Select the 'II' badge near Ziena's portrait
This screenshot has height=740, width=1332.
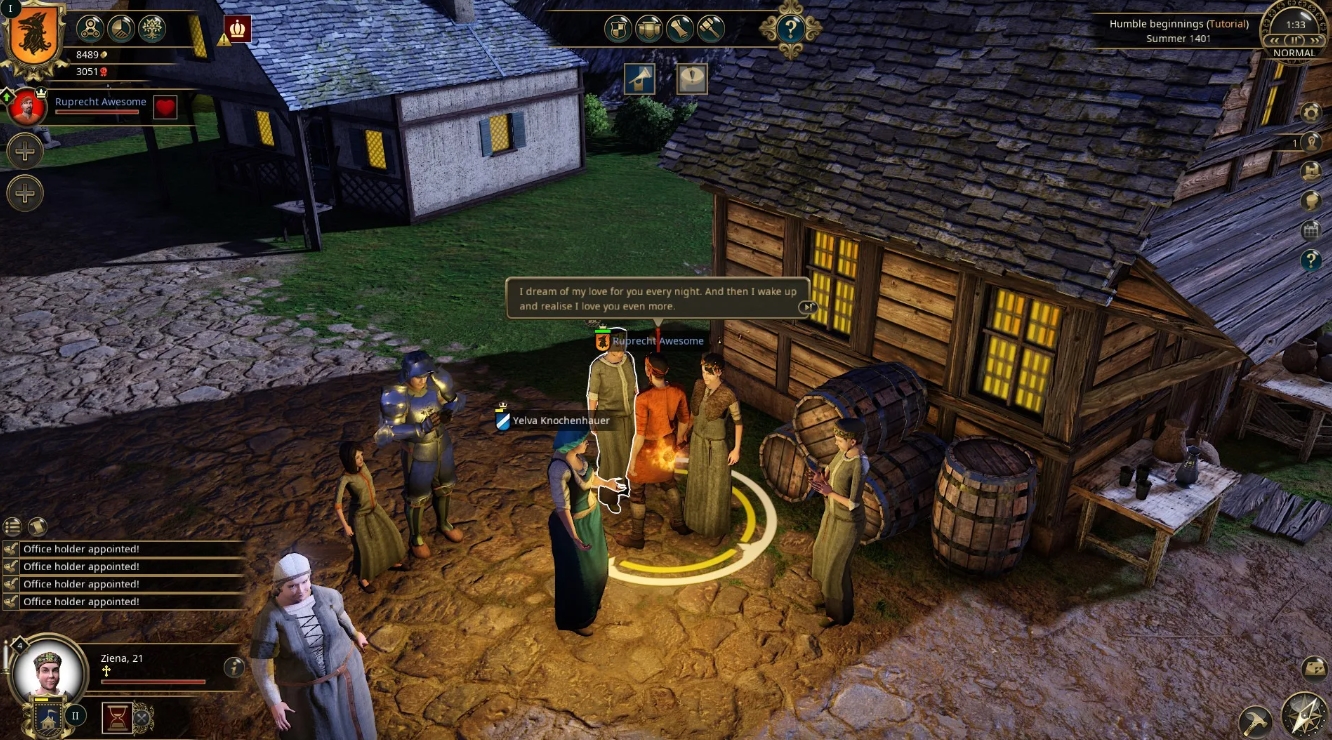coord(75,715)
